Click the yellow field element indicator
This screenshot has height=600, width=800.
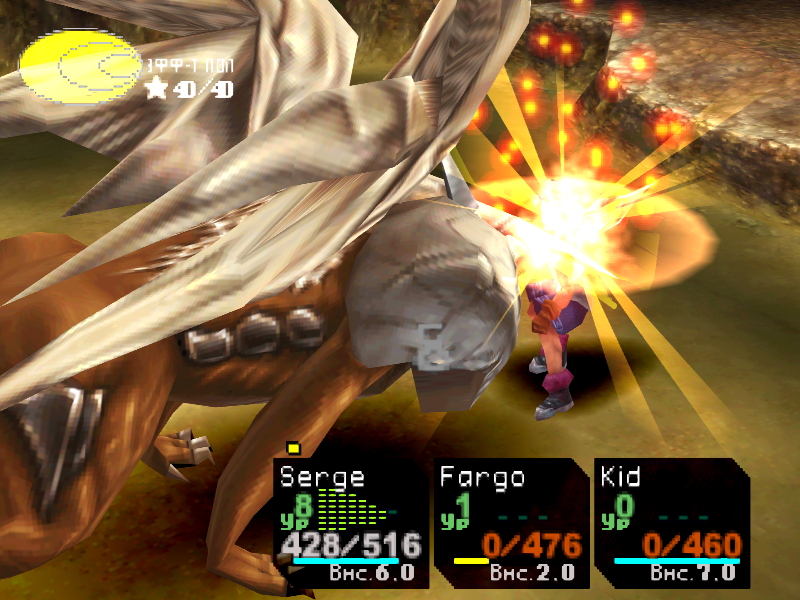[80, 66]
